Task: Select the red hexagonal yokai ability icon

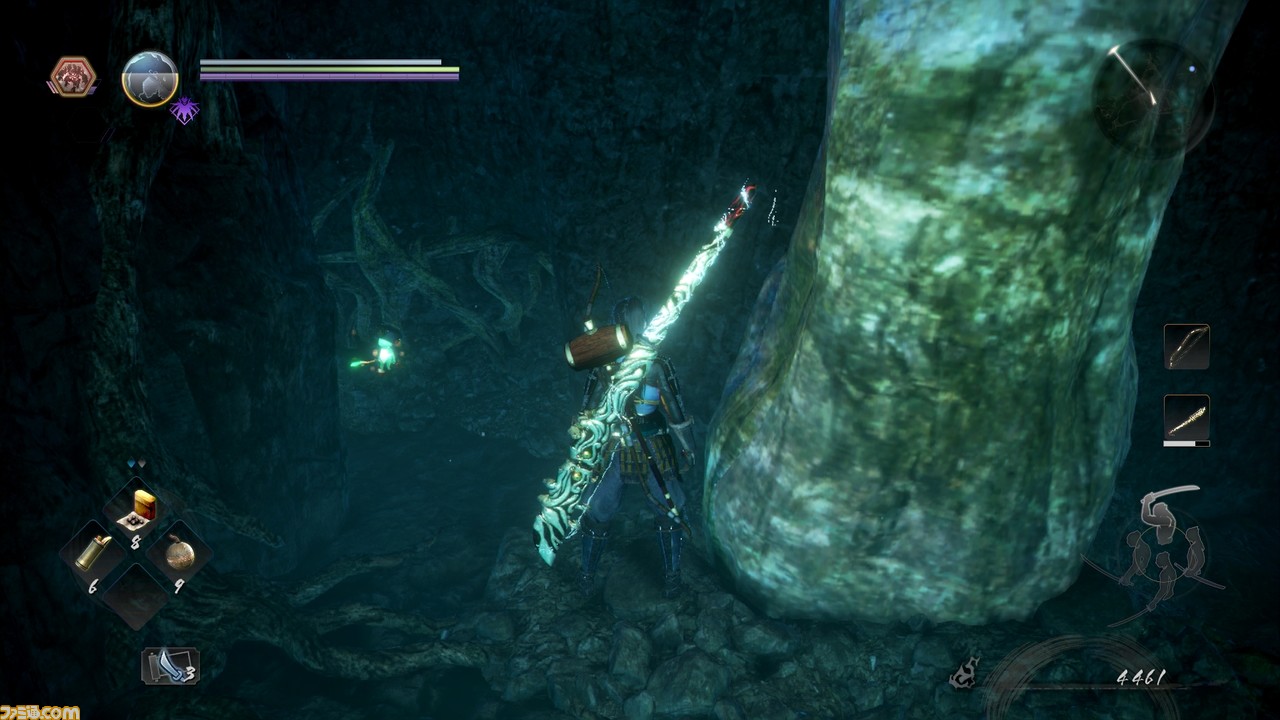Action: 72,77
